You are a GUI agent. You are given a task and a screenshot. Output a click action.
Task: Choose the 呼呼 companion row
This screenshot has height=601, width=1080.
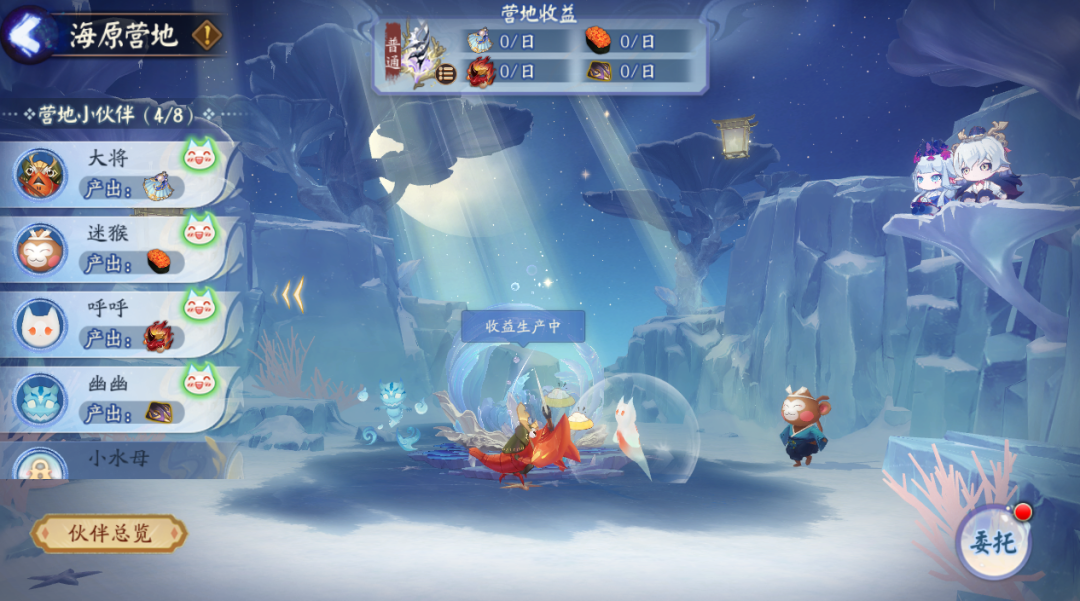coord(120,323)
